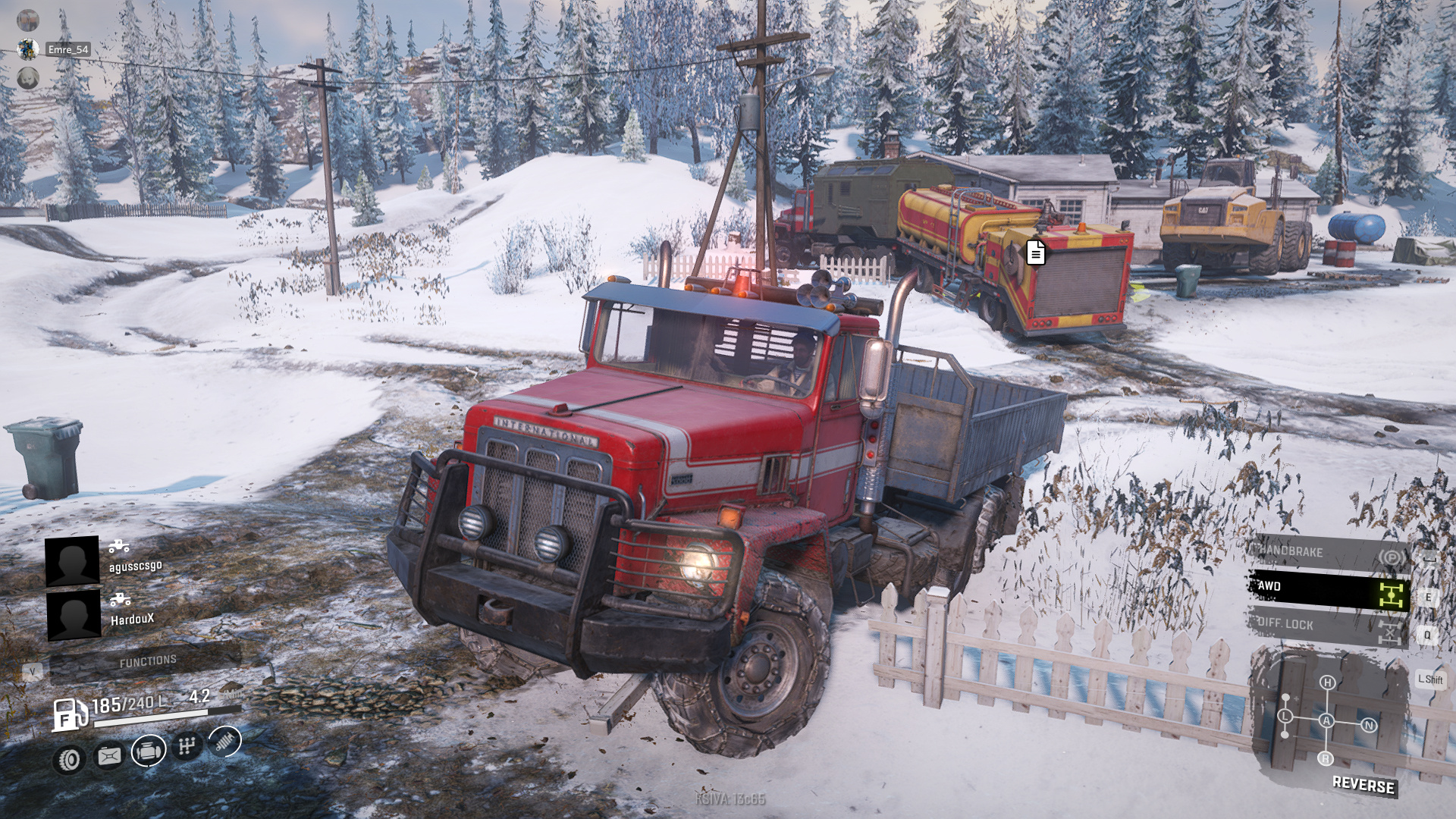1456x819 pixels.
Task: Click Emre_54's voice overlay avatar
Action: click(28, 49)
